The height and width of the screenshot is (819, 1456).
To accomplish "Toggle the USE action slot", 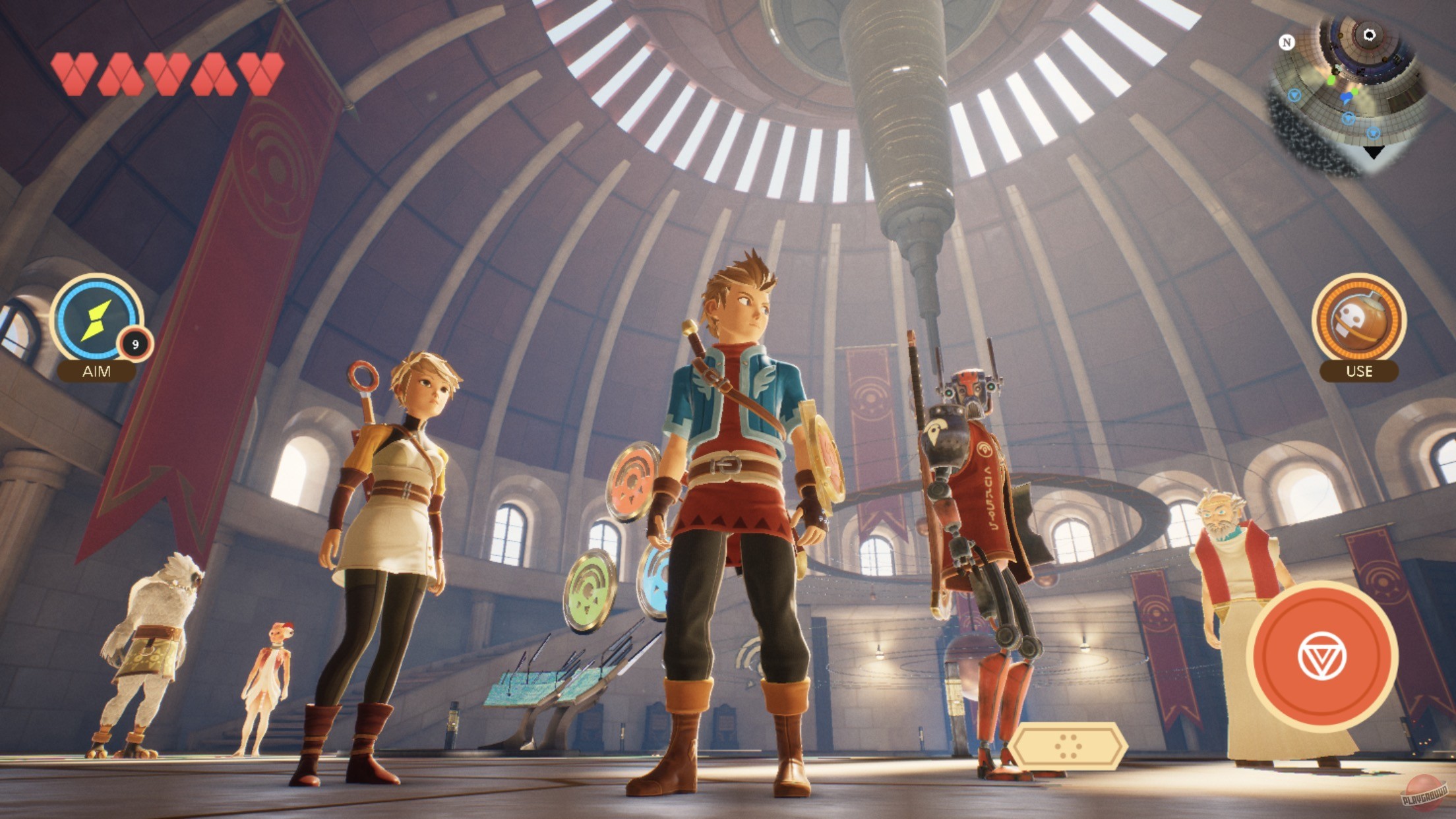I will (1360, 371).
